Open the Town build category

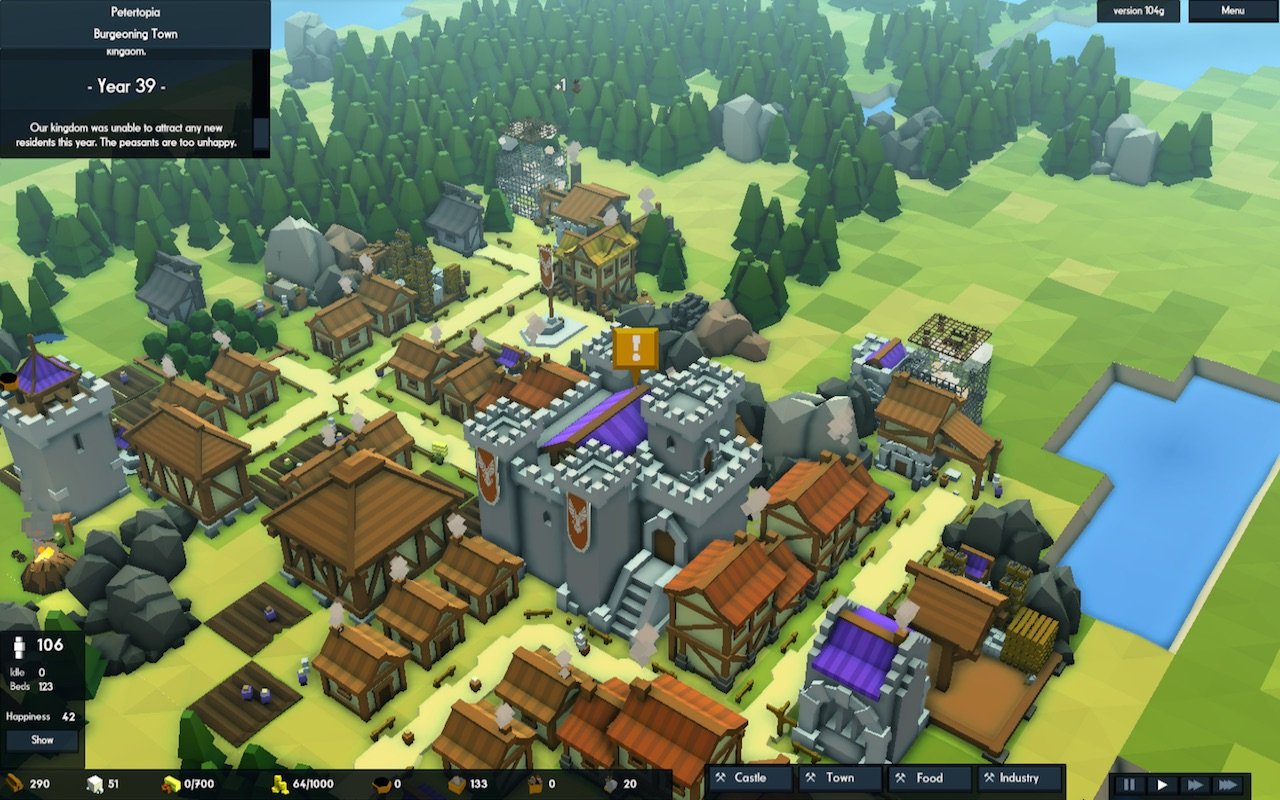tap(840, 778)
